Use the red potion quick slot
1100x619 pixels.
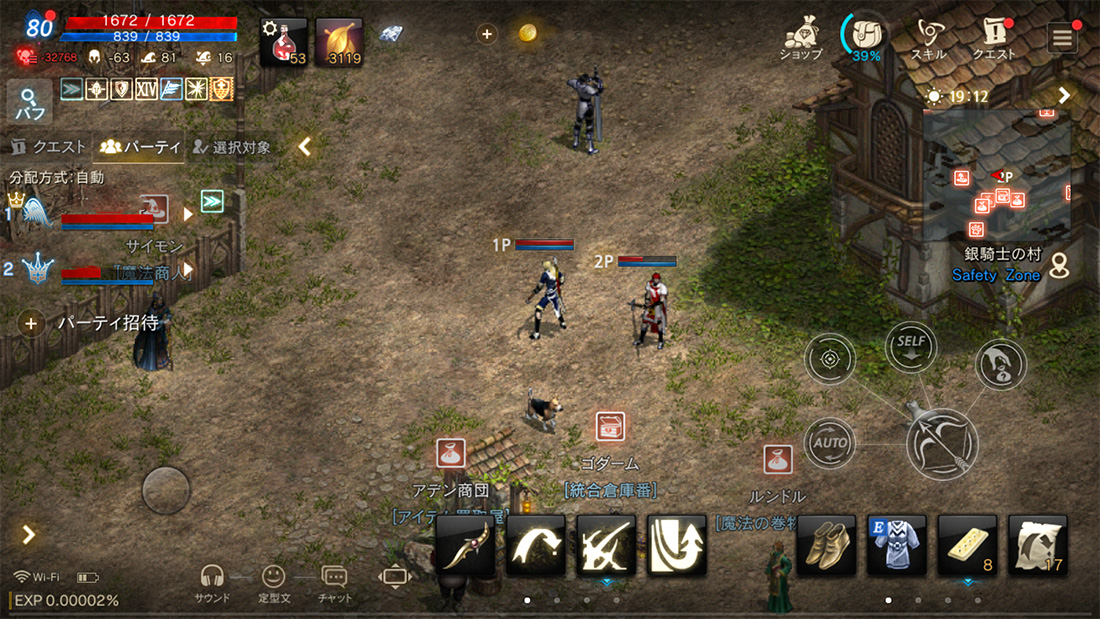click(283, 42)
